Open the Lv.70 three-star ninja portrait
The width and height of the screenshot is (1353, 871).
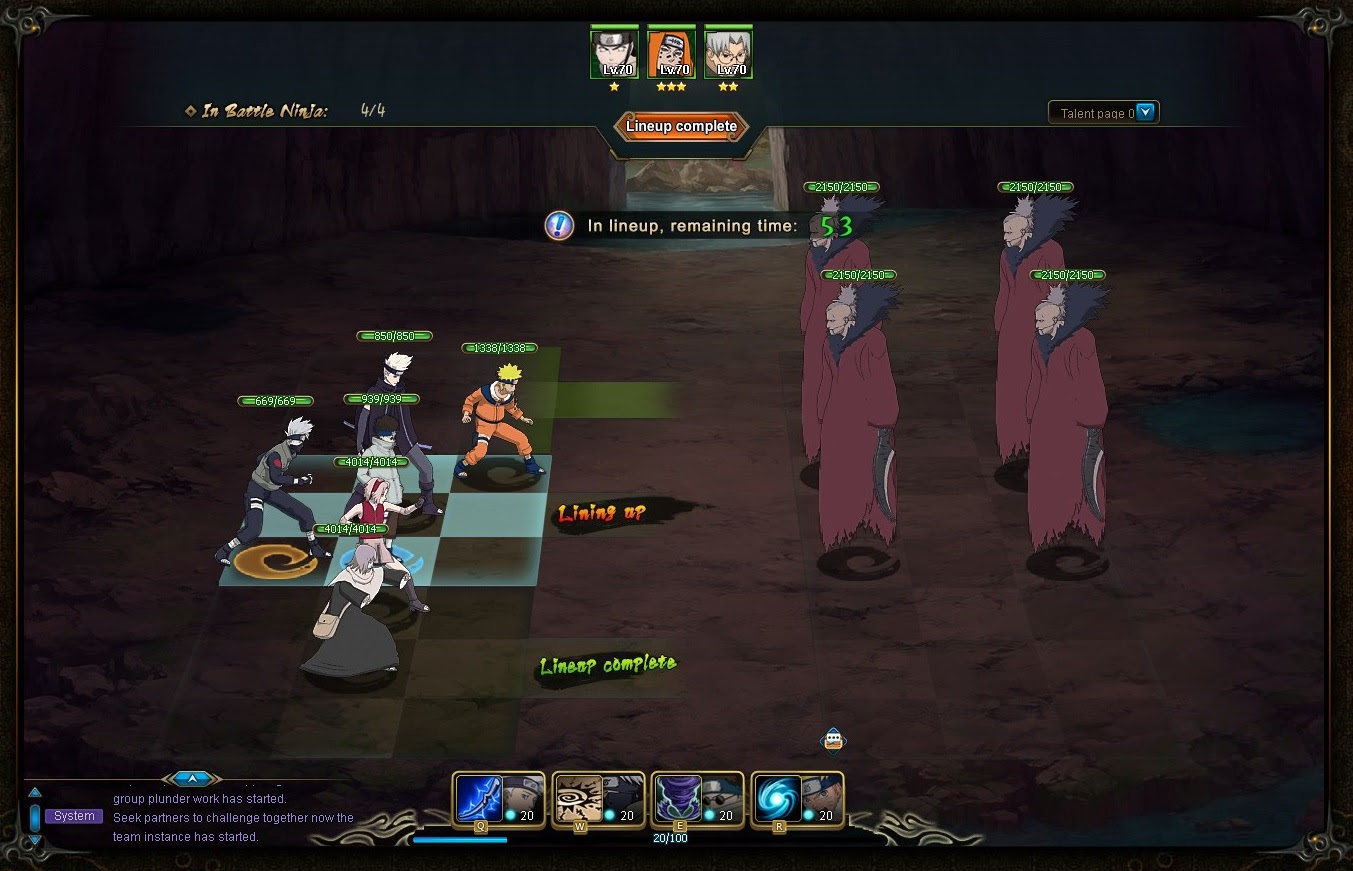tap(671, 50)
